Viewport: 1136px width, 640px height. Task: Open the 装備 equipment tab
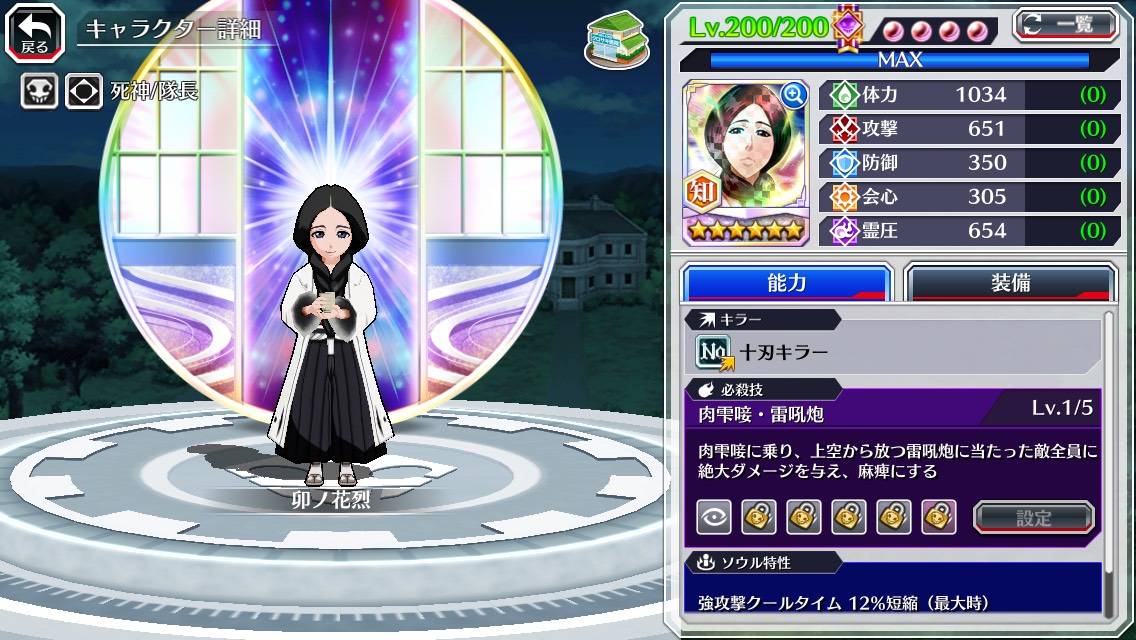pyautogui.click(x=1010, y=283)
